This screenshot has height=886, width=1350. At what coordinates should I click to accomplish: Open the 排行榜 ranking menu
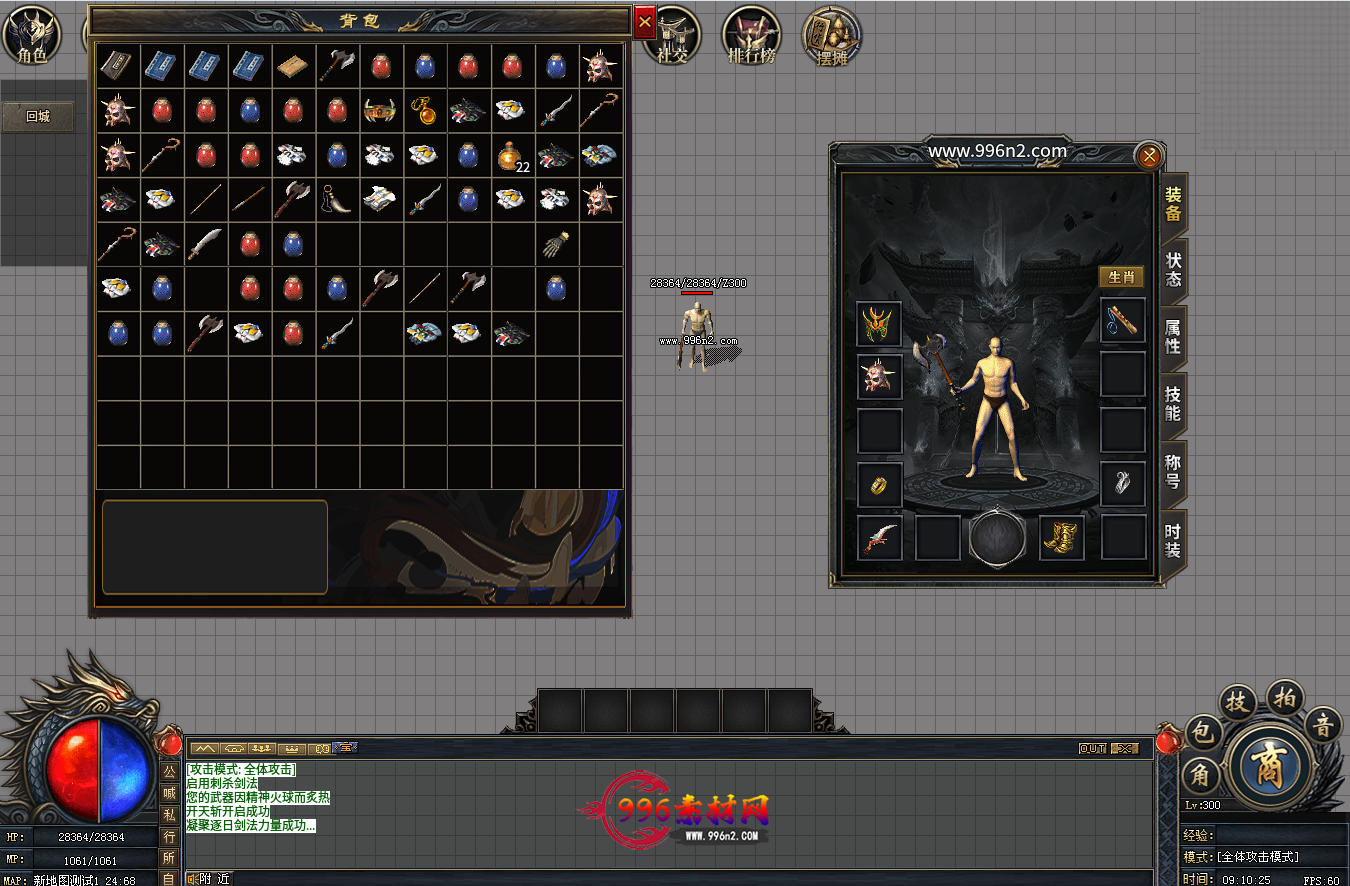coord(752,38)
